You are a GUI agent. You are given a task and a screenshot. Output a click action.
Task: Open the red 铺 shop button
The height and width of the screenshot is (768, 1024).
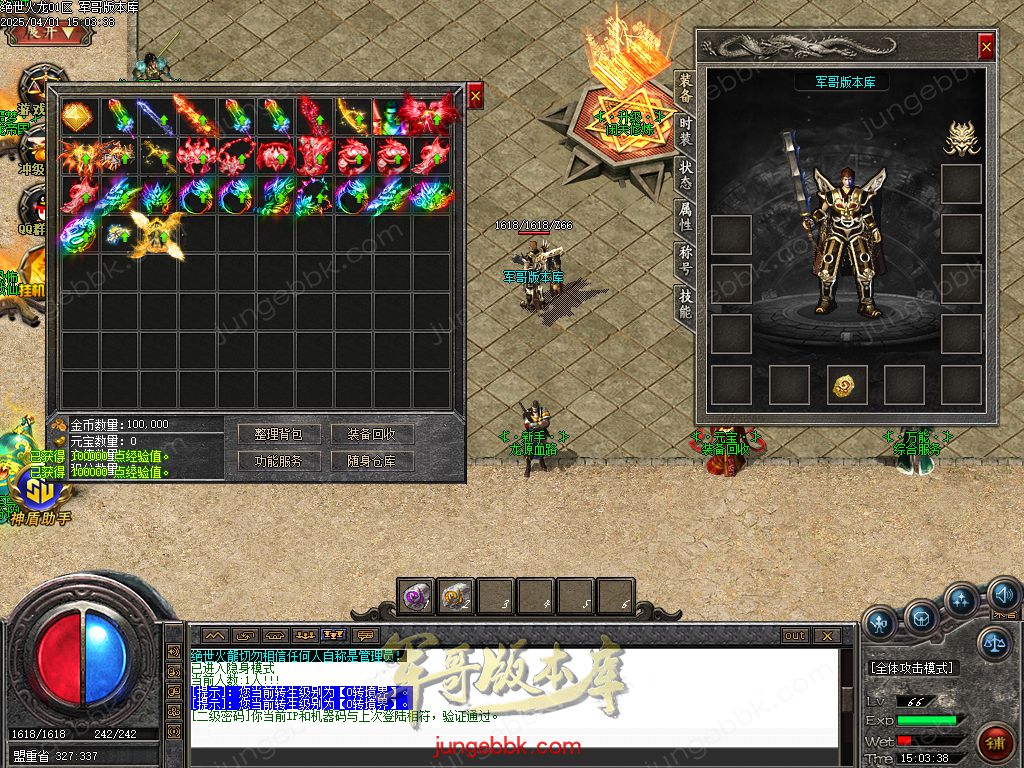994,743
